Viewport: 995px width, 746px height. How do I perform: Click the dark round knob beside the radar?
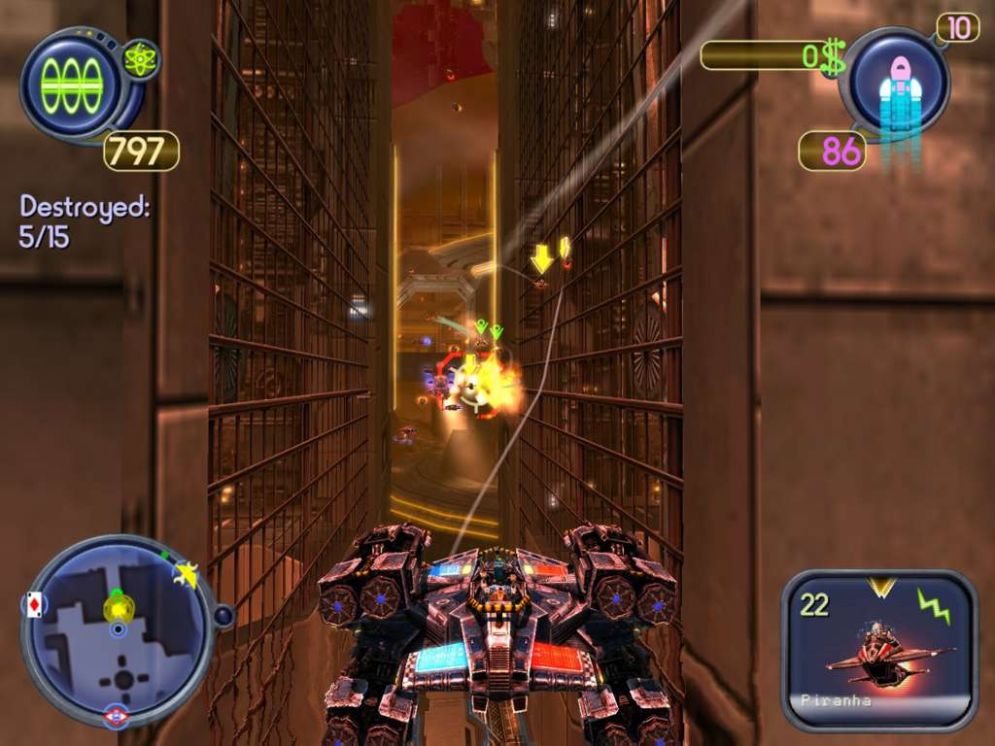point(223,616)
